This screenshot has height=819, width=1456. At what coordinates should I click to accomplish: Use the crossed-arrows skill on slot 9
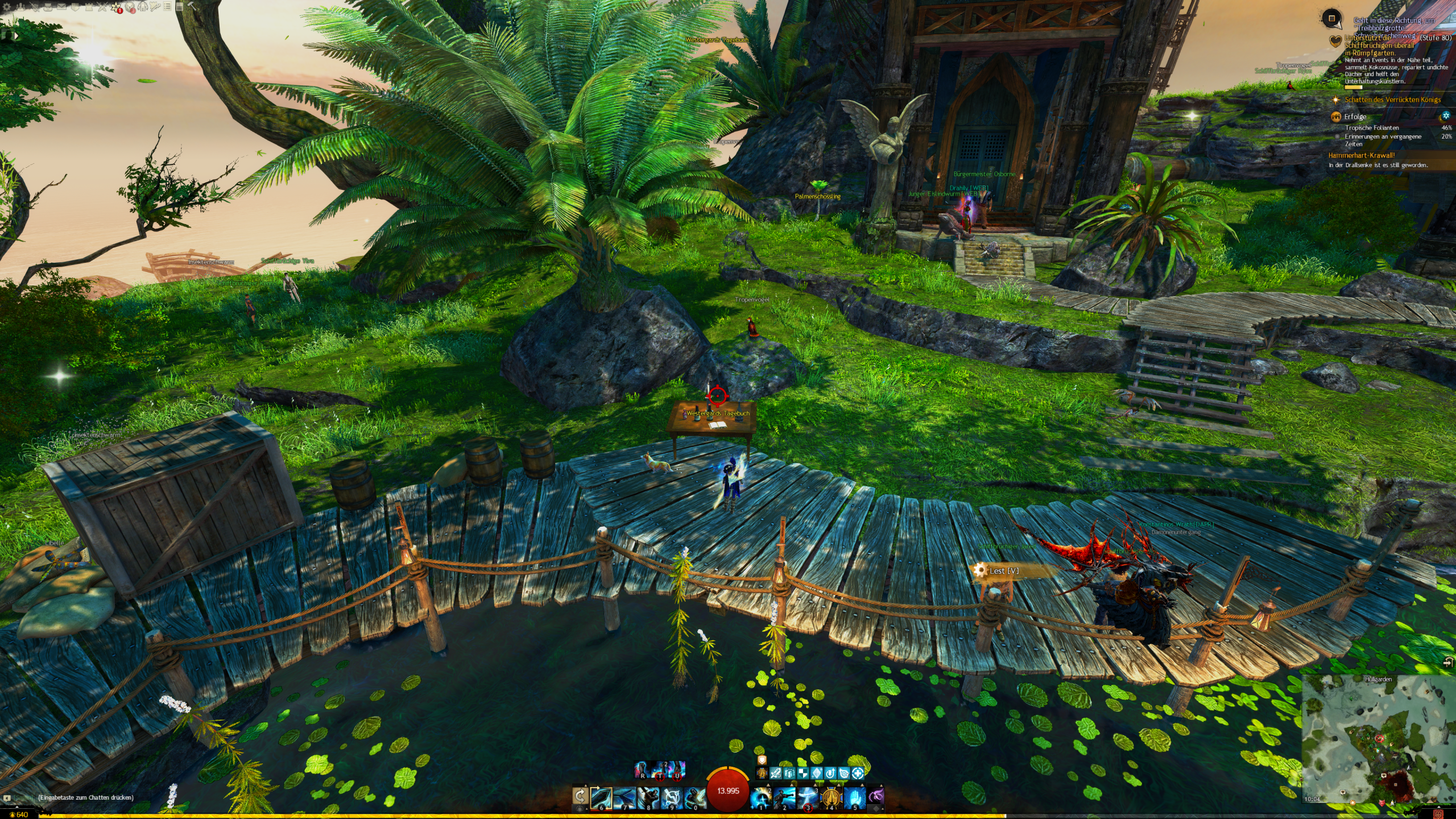(x=672, y=797)
